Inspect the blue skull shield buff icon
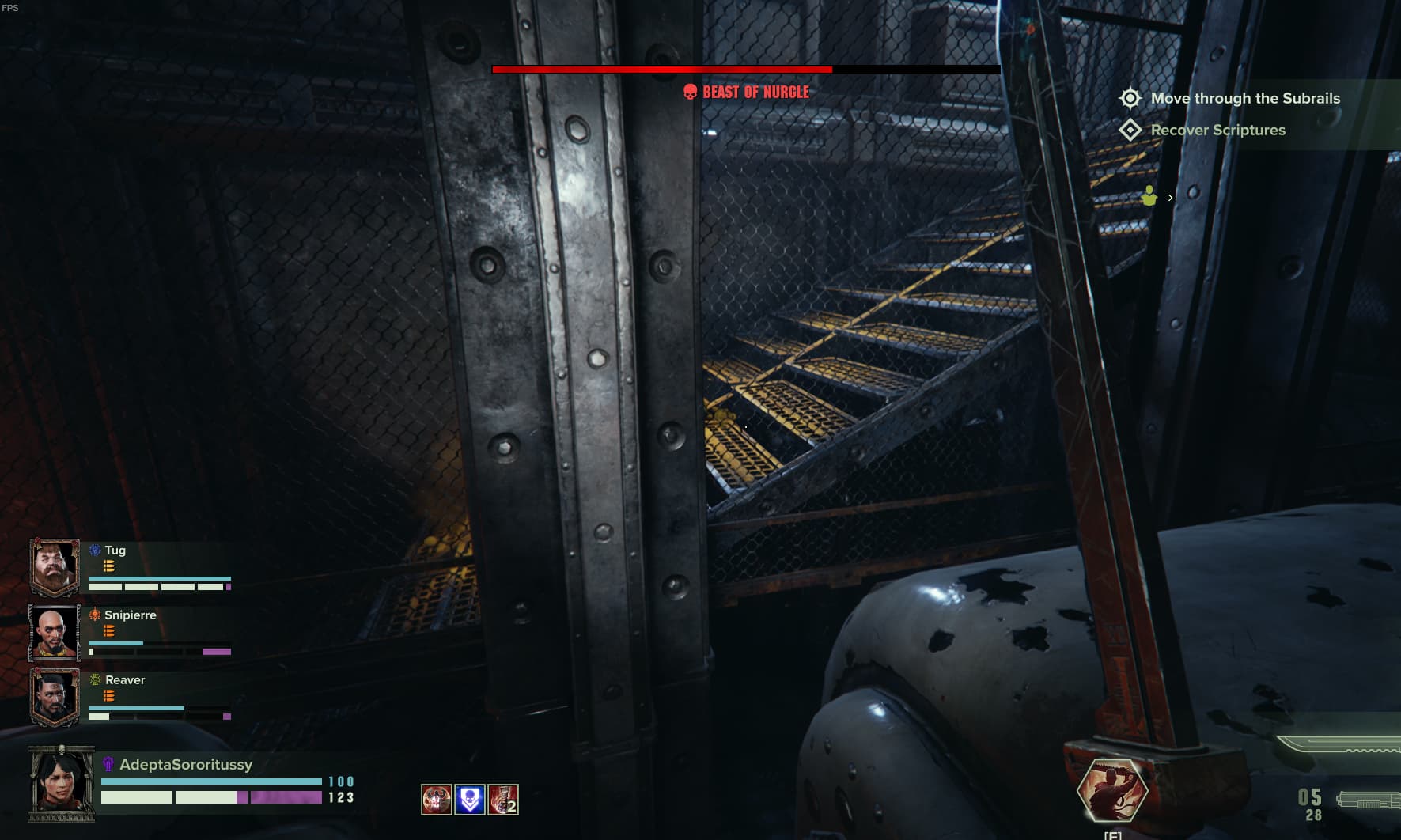The height and width of the screenshot is (840, 1401). click(x=470, y=800)
